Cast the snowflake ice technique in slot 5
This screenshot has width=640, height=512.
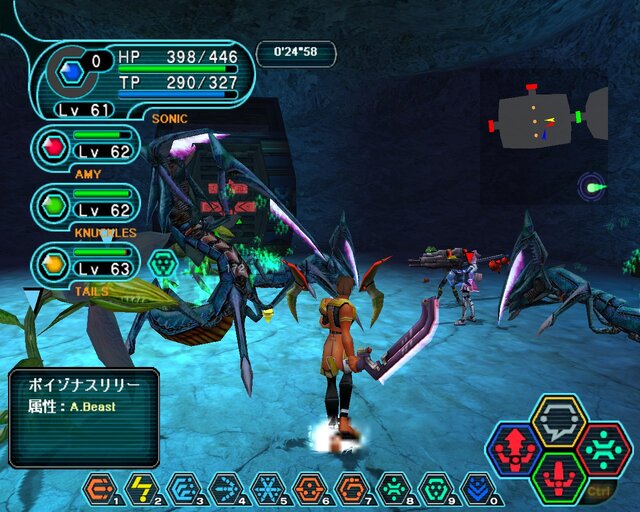click(x=267, y=488)
